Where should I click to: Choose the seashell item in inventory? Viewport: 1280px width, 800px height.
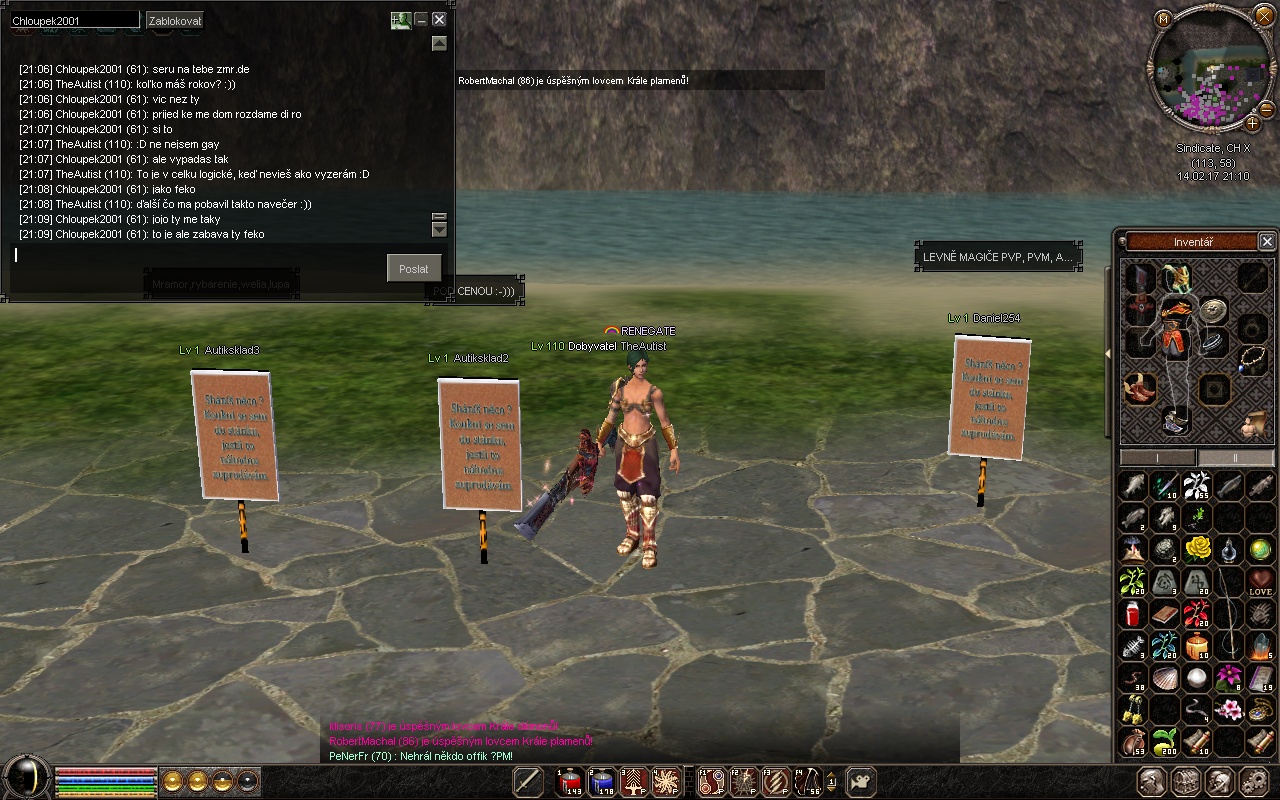pyautogui.click(x=1165, y=678)
